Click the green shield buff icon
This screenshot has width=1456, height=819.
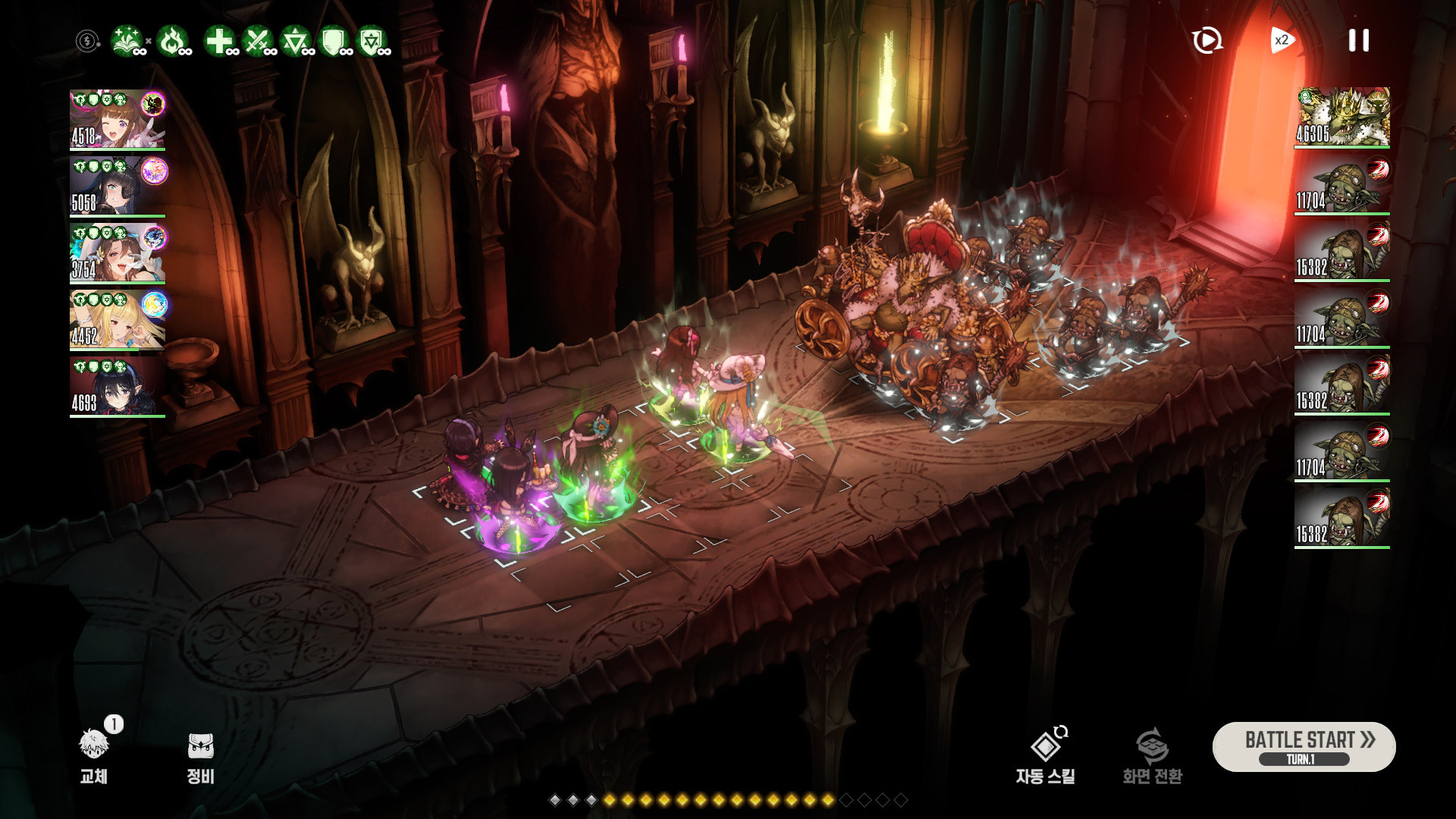point(333,41)
